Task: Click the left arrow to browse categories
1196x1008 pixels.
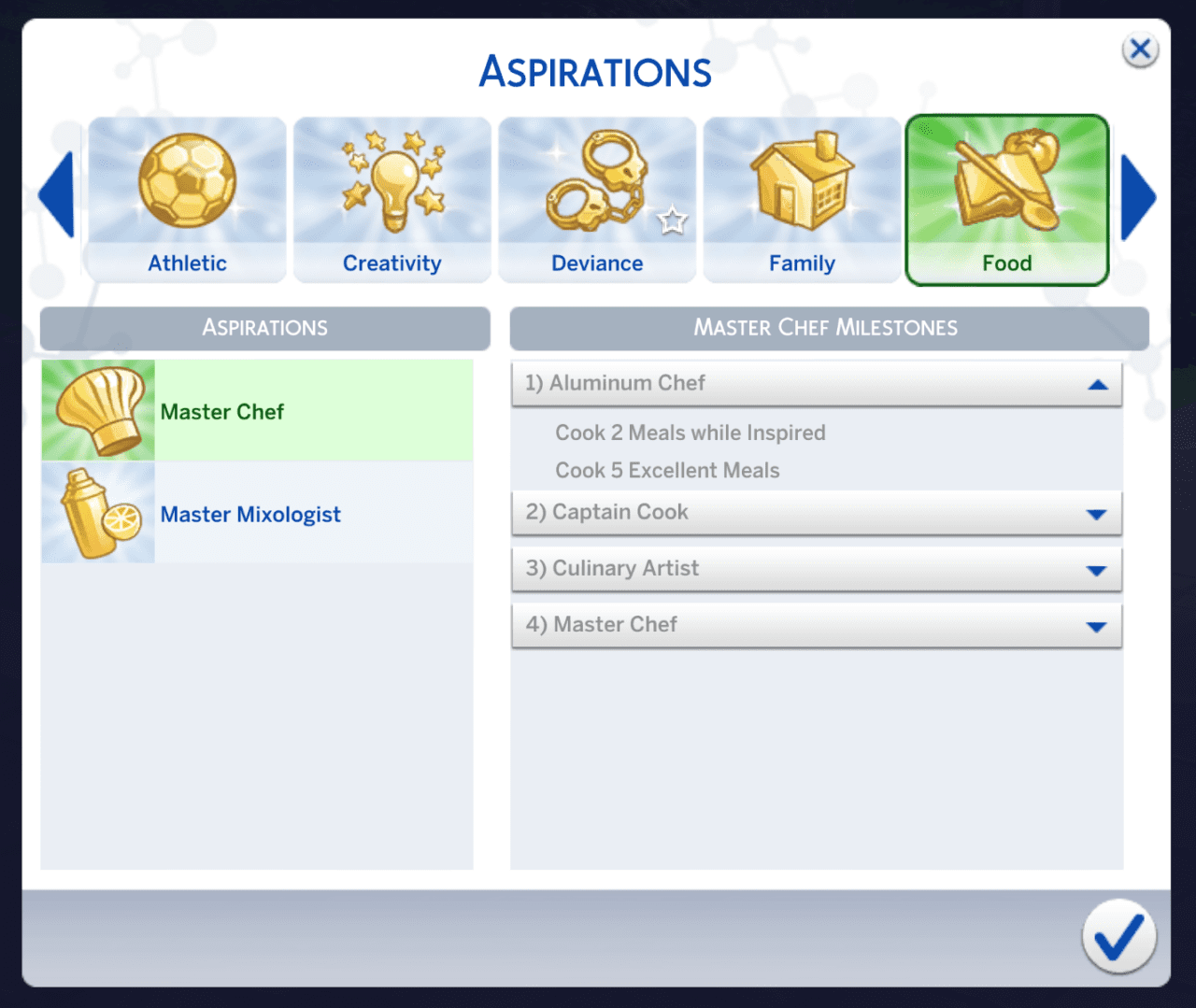Action: pyautogui.click(x=56, y=197)
